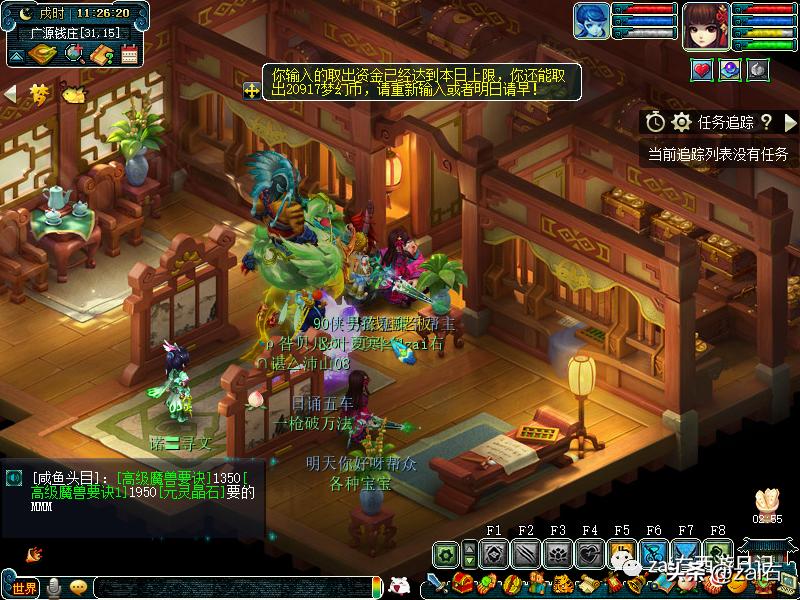Viewport: 800px width, 600px height.
Task: Click the blue pet portrait
Action: coord(590,22)
